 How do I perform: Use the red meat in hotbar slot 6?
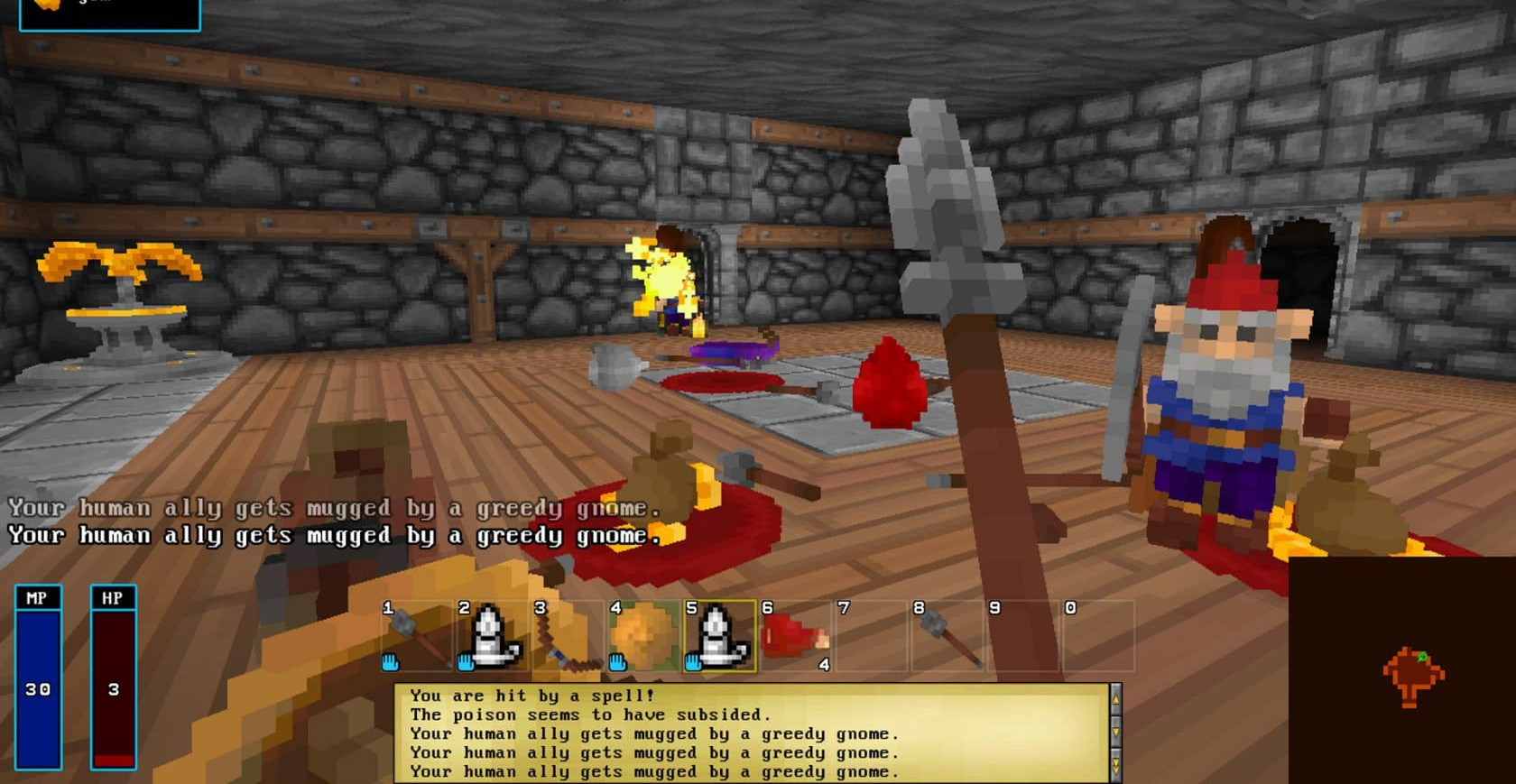pyautogui.click(x=795, y=636)
